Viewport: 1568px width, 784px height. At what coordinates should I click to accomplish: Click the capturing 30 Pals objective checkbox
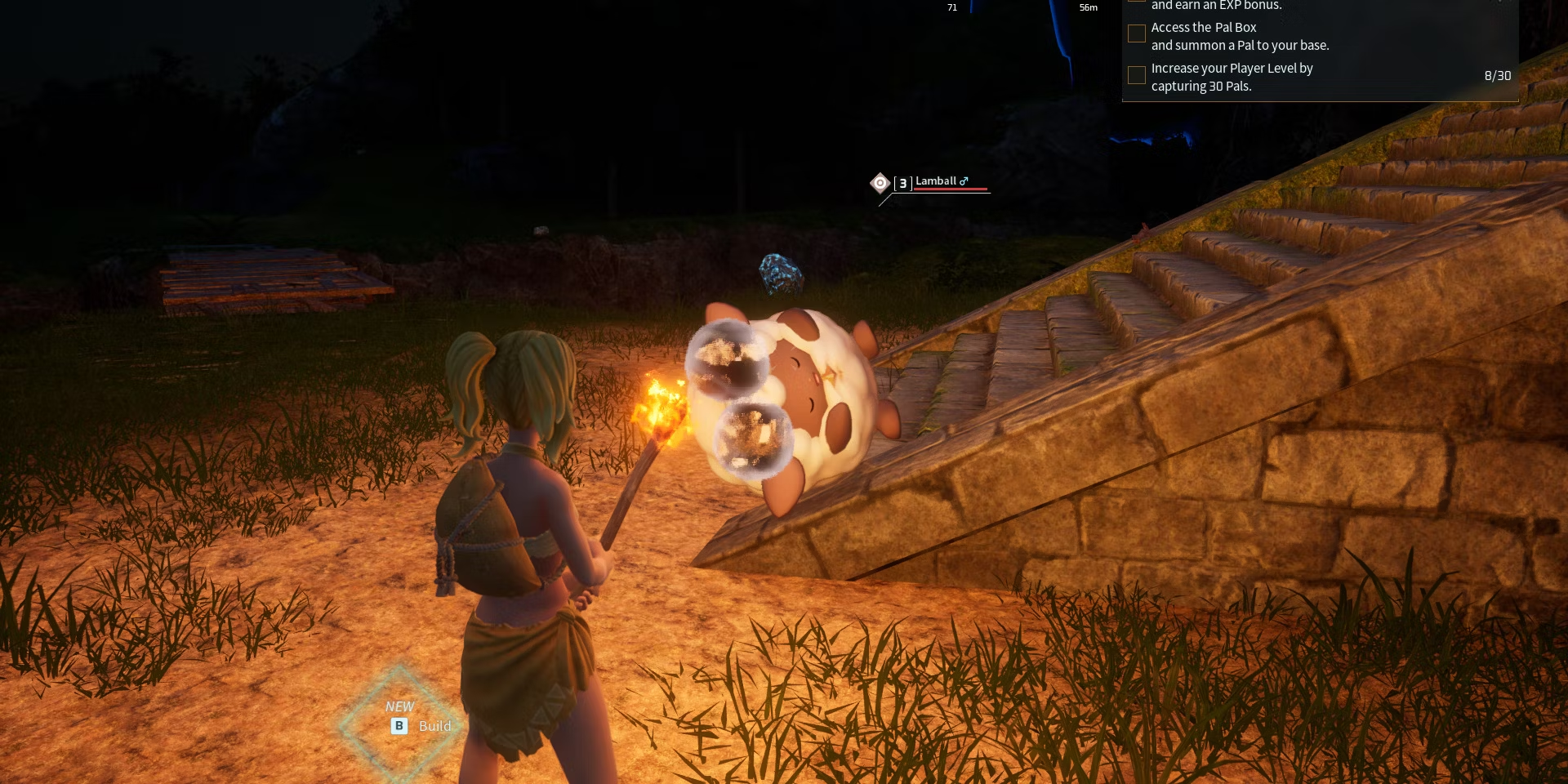click(x=1136, y=75)
